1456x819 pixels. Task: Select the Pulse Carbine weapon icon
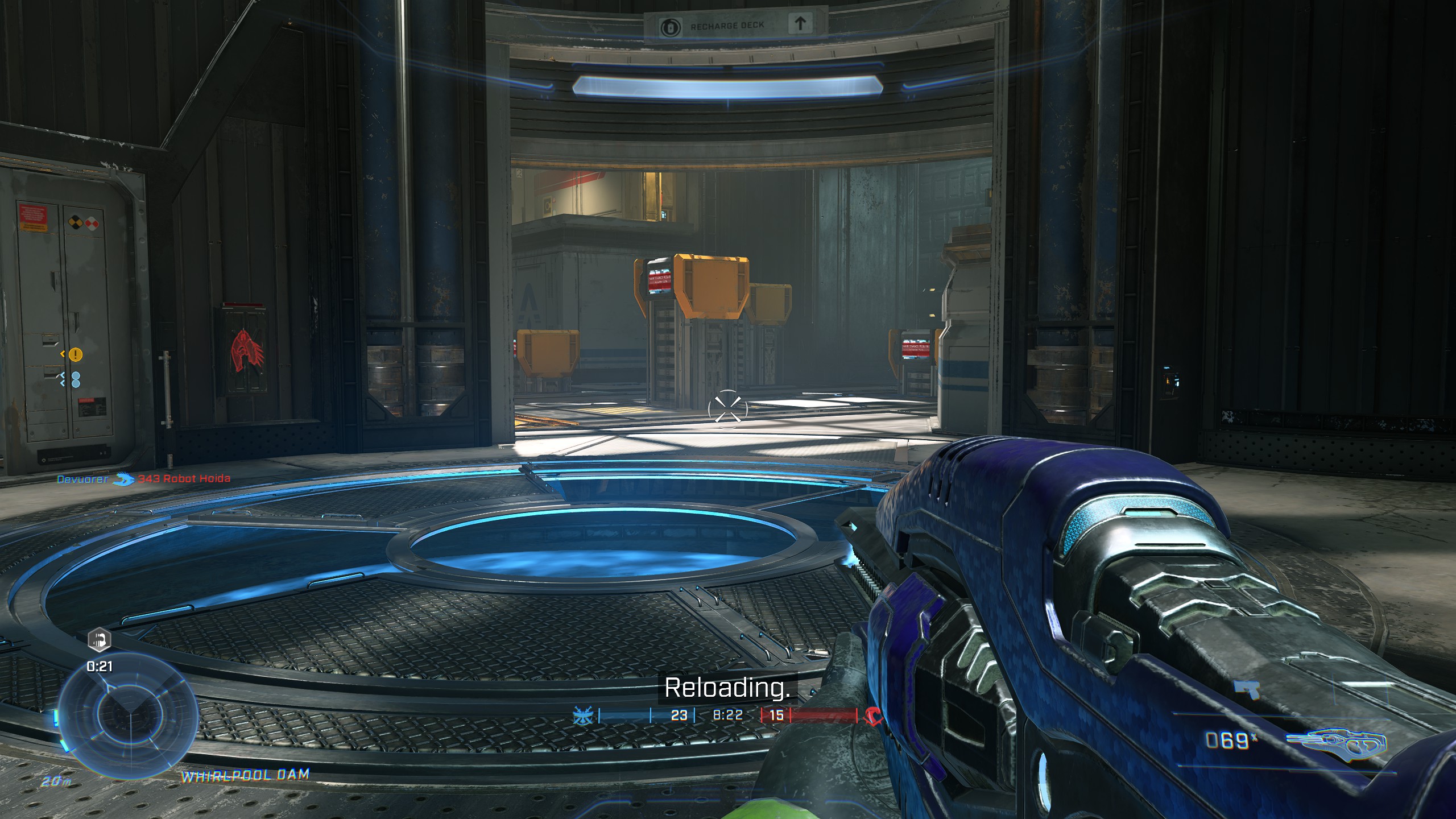[x=1336, y=741]
